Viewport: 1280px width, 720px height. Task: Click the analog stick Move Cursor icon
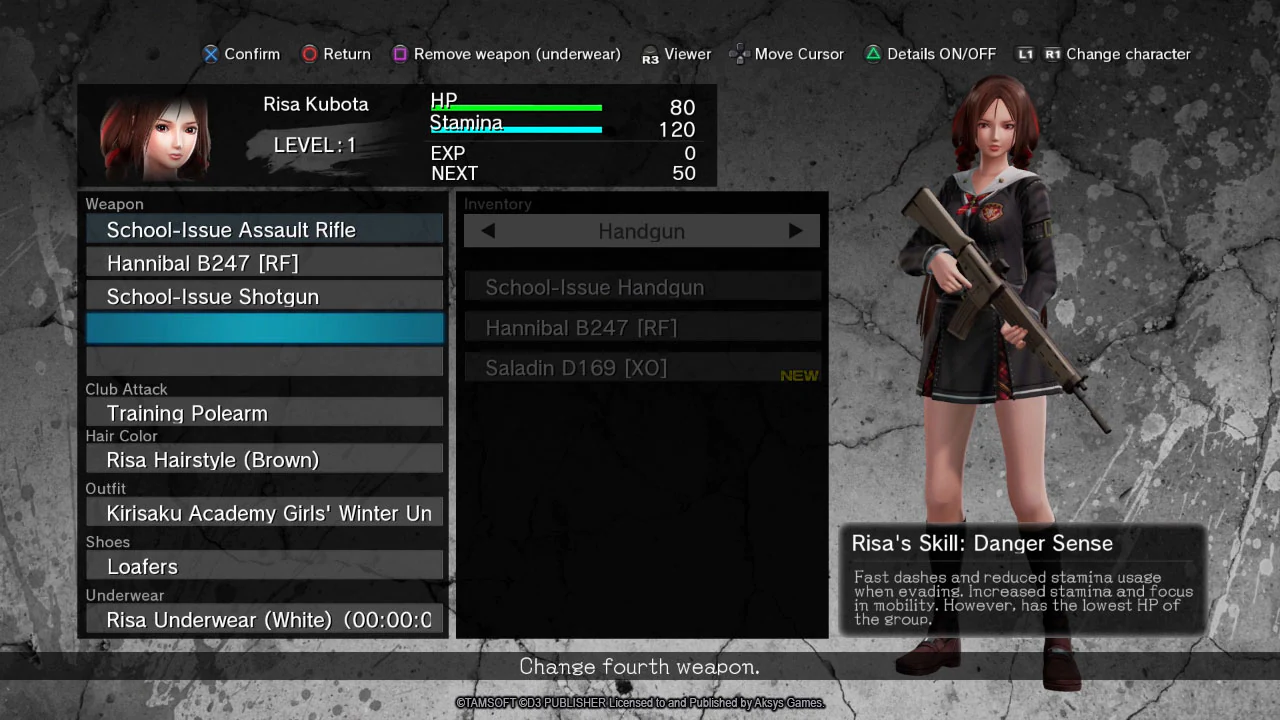(x=740, y=54)
